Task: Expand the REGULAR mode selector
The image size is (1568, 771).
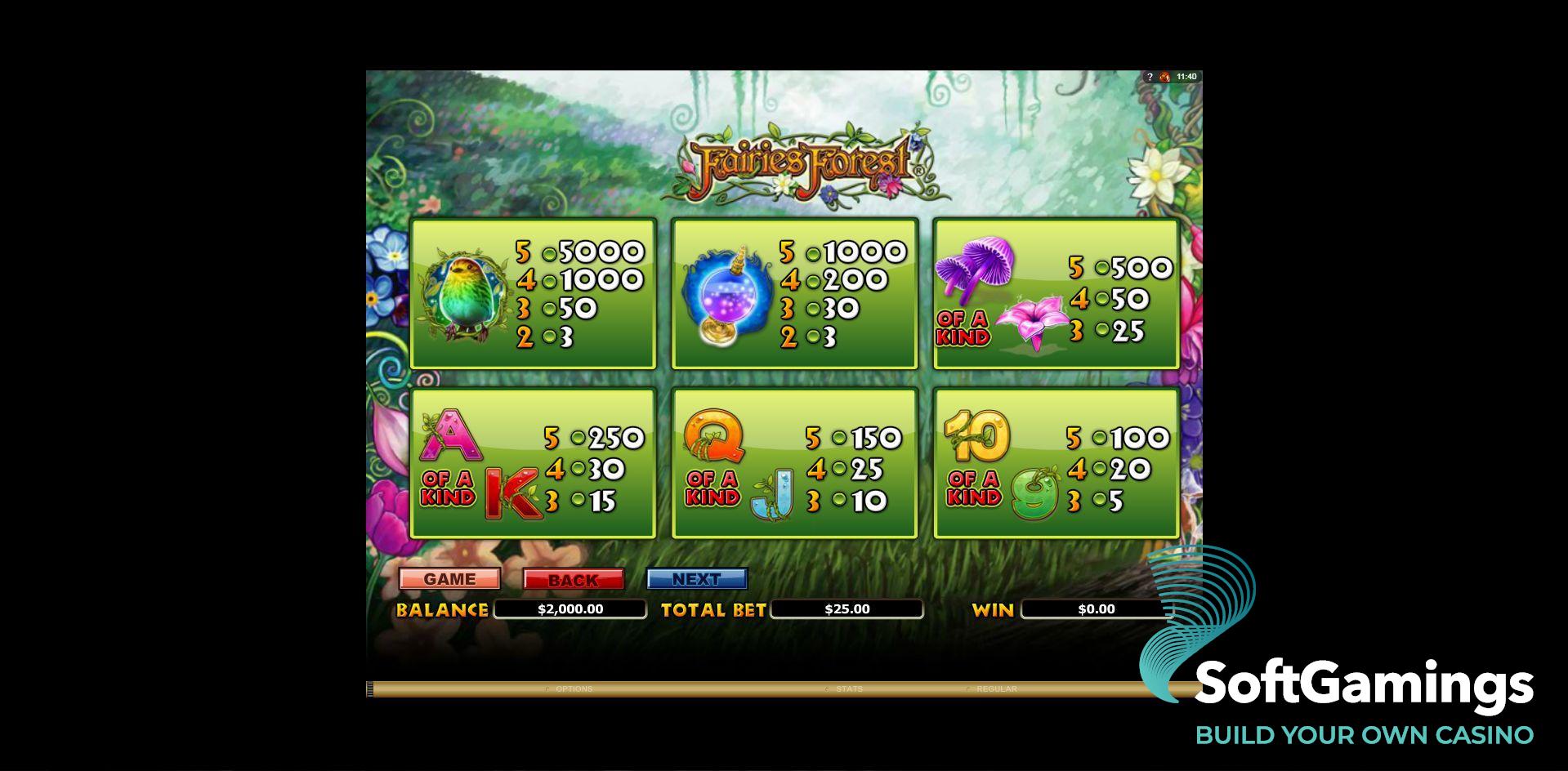Action: coord(995,689)
